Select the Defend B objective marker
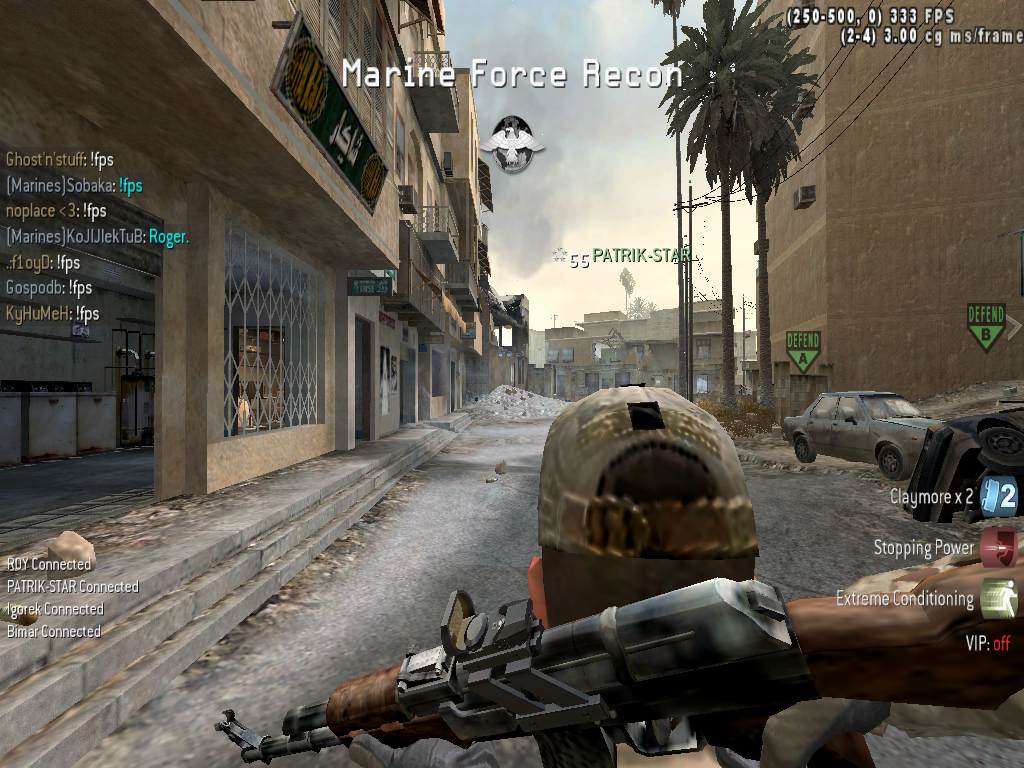 (x=986, y=326)
